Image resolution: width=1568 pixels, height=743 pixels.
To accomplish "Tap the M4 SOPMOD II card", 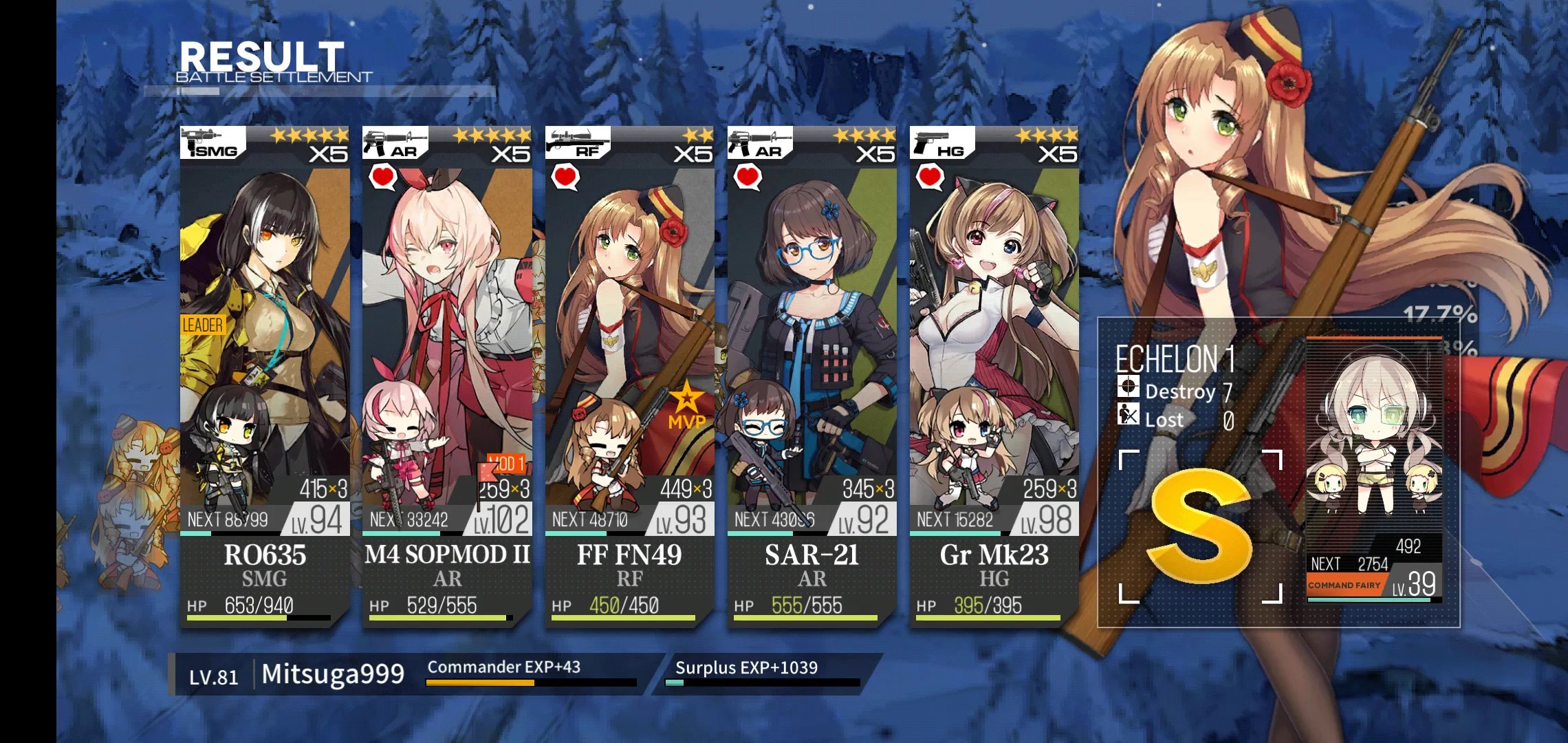I will click(x=447, y=375).
